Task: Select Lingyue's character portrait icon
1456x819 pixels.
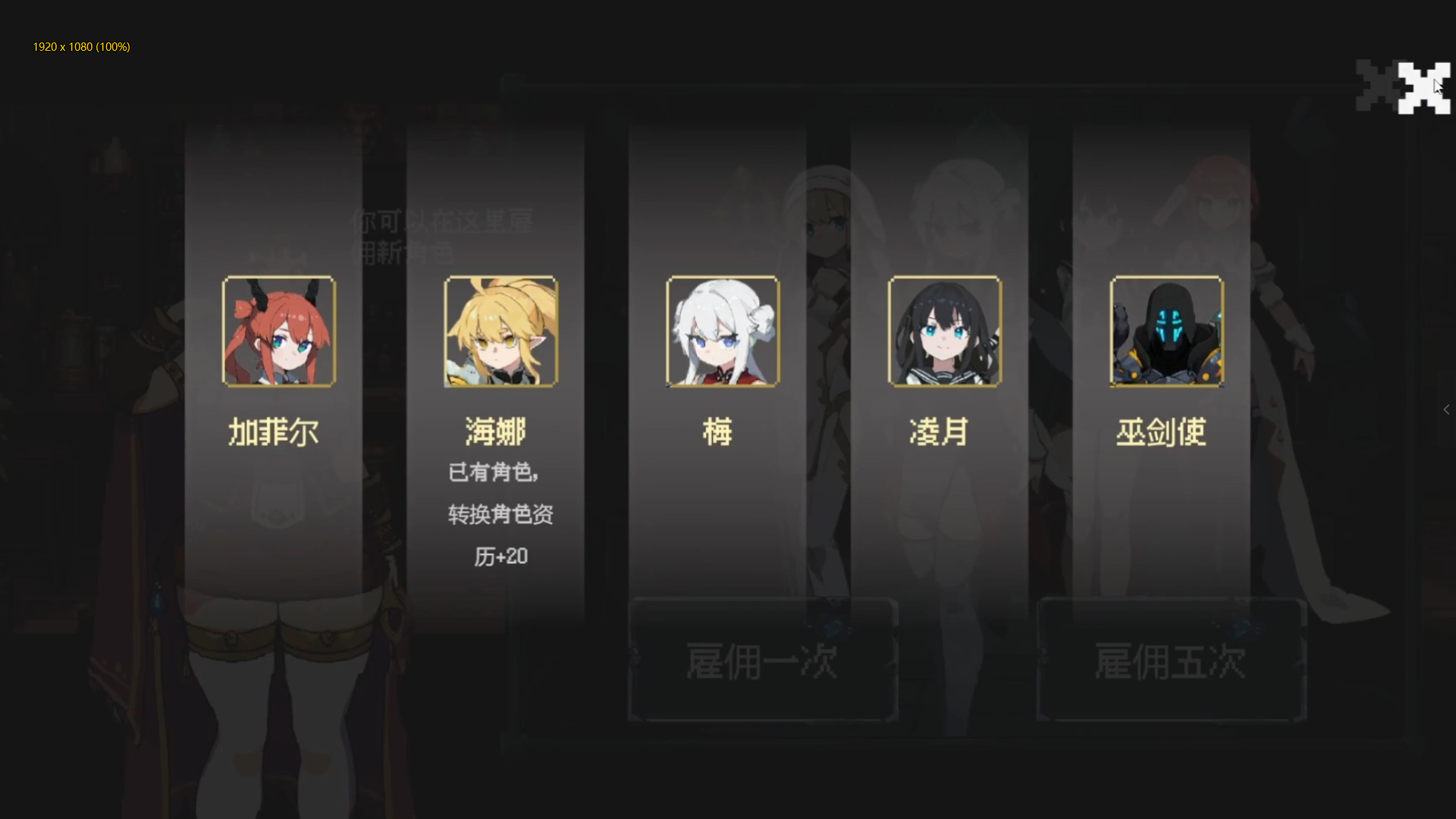Action: [x=943, y=332]
